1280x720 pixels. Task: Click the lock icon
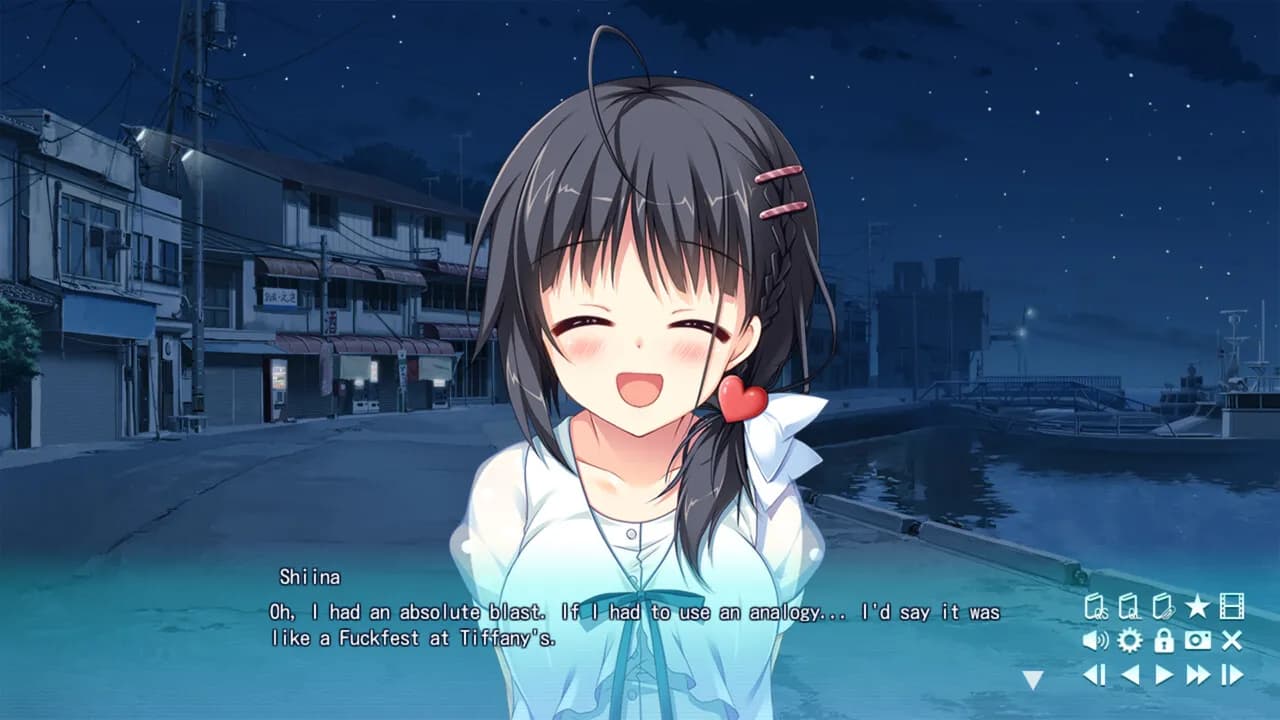pyautogui.click(x=1164, y=641)
